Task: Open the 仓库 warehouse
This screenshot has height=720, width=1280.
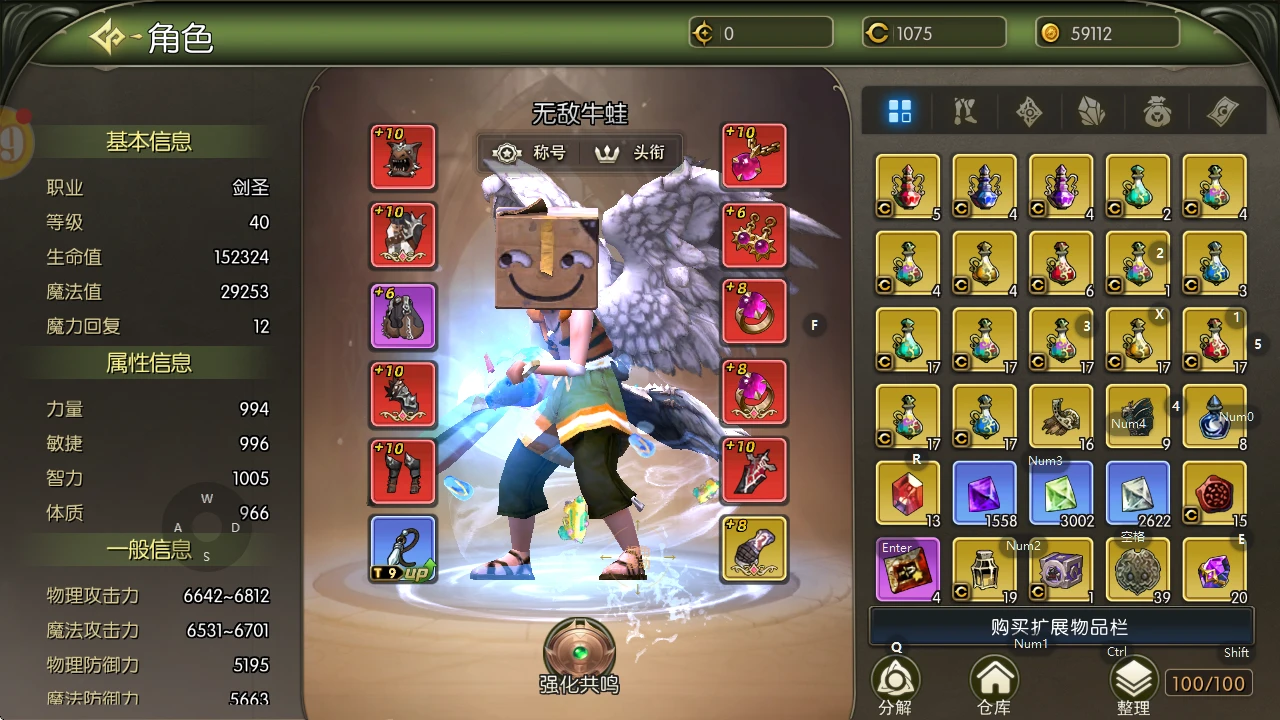Action: [x=994, y=684]
